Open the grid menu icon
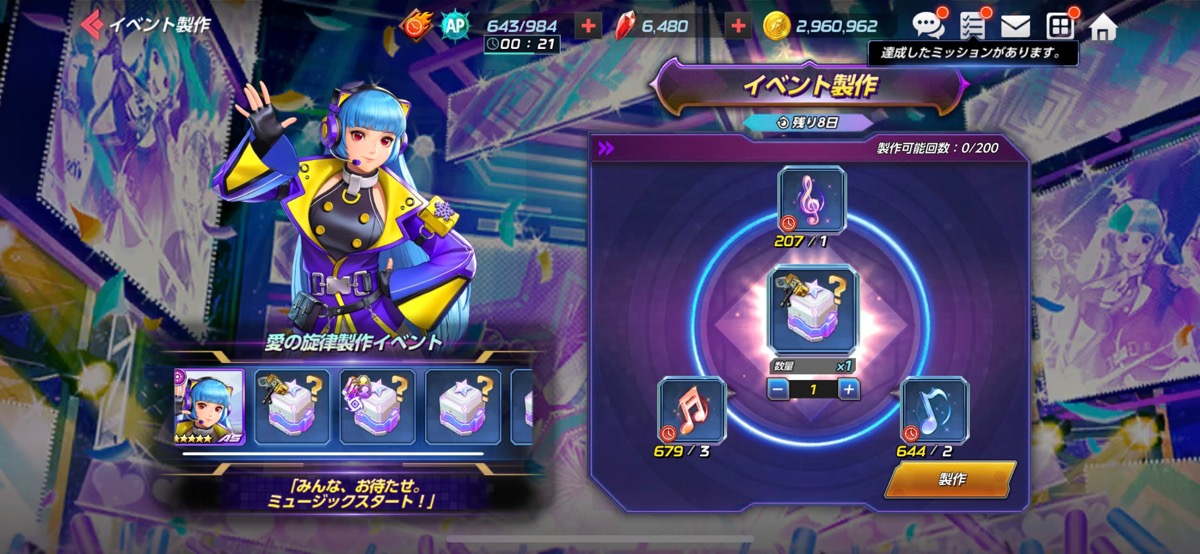1200x554 pixels. pyautogui.click(x=1059, y=26)
